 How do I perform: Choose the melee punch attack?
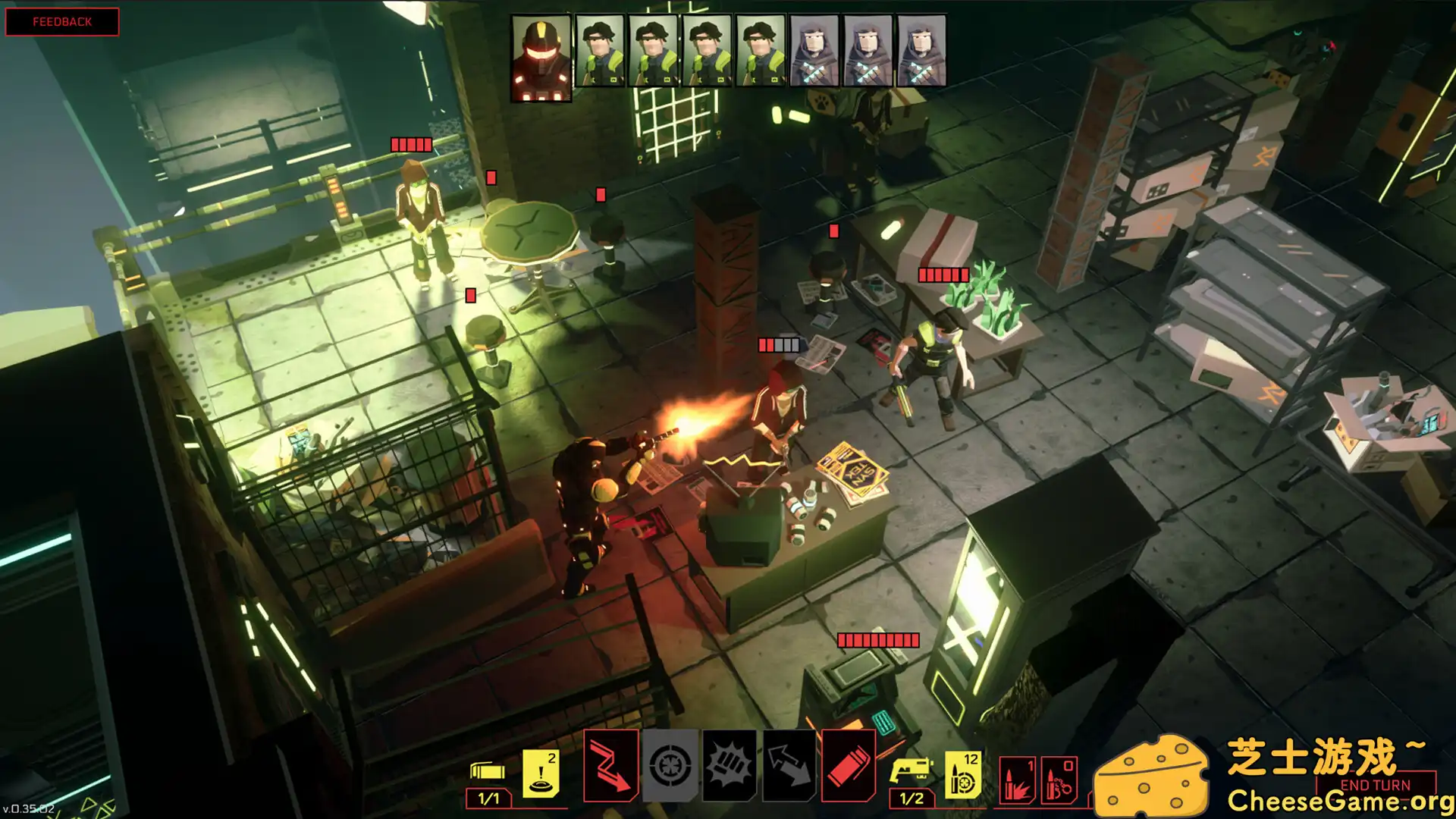click(729, 766)
